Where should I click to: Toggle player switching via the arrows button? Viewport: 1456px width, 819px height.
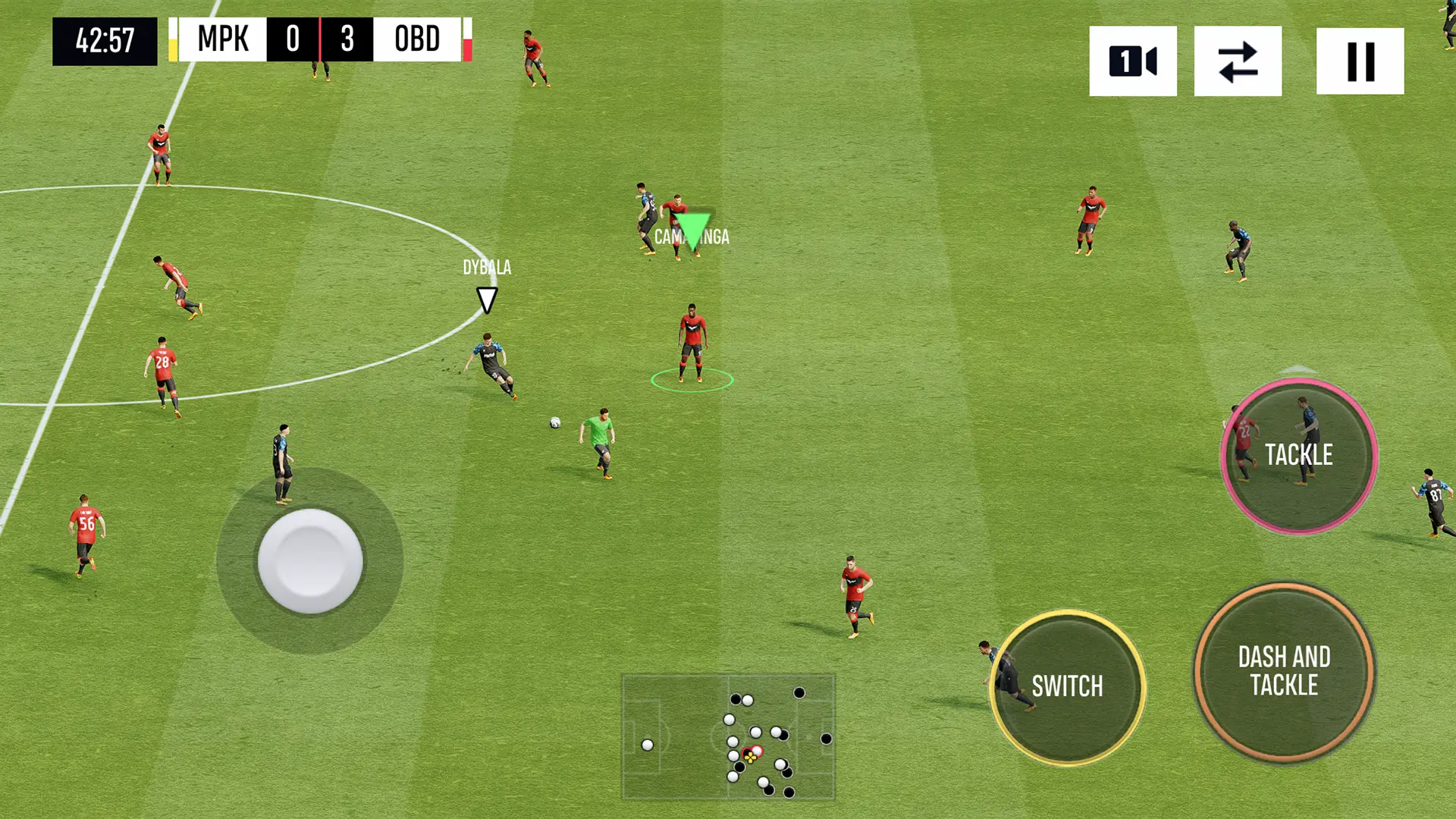click(1237, 61)
